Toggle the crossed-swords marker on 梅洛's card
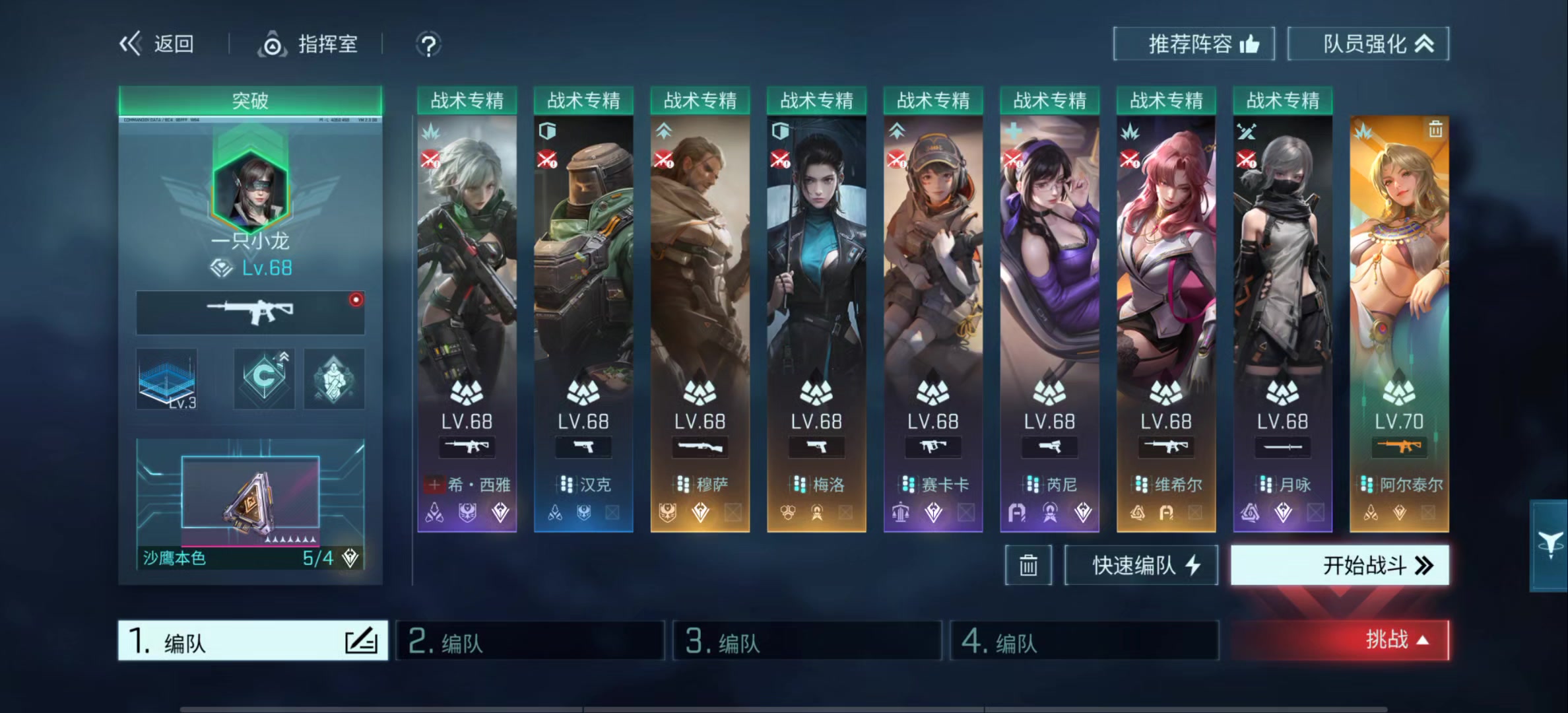Viewport: 1568px width, 713px height. tap(779, 160)
